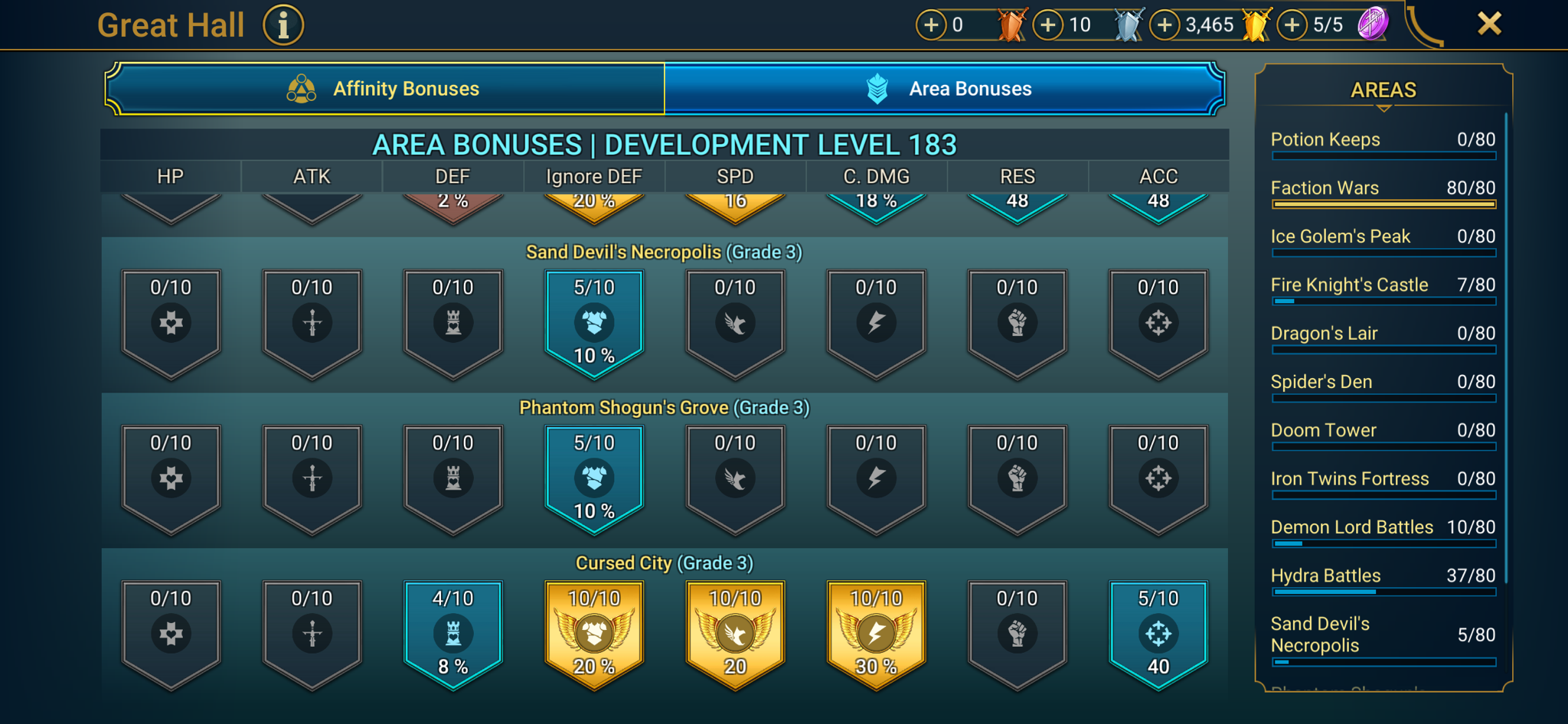Click the gold 10/10 SPD shield under Cursed City

tap(734, 633)
